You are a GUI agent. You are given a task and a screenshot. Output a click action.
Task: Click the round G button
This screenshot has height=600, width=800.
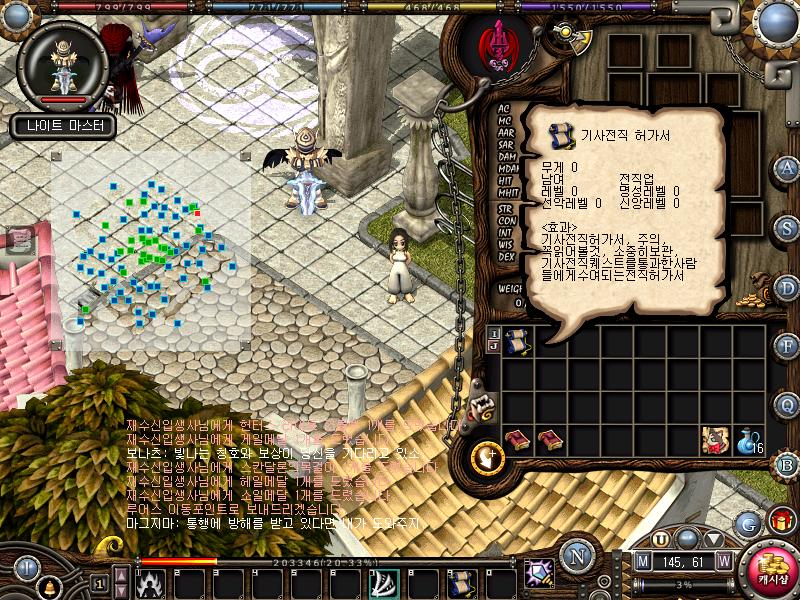click(746, 523)
